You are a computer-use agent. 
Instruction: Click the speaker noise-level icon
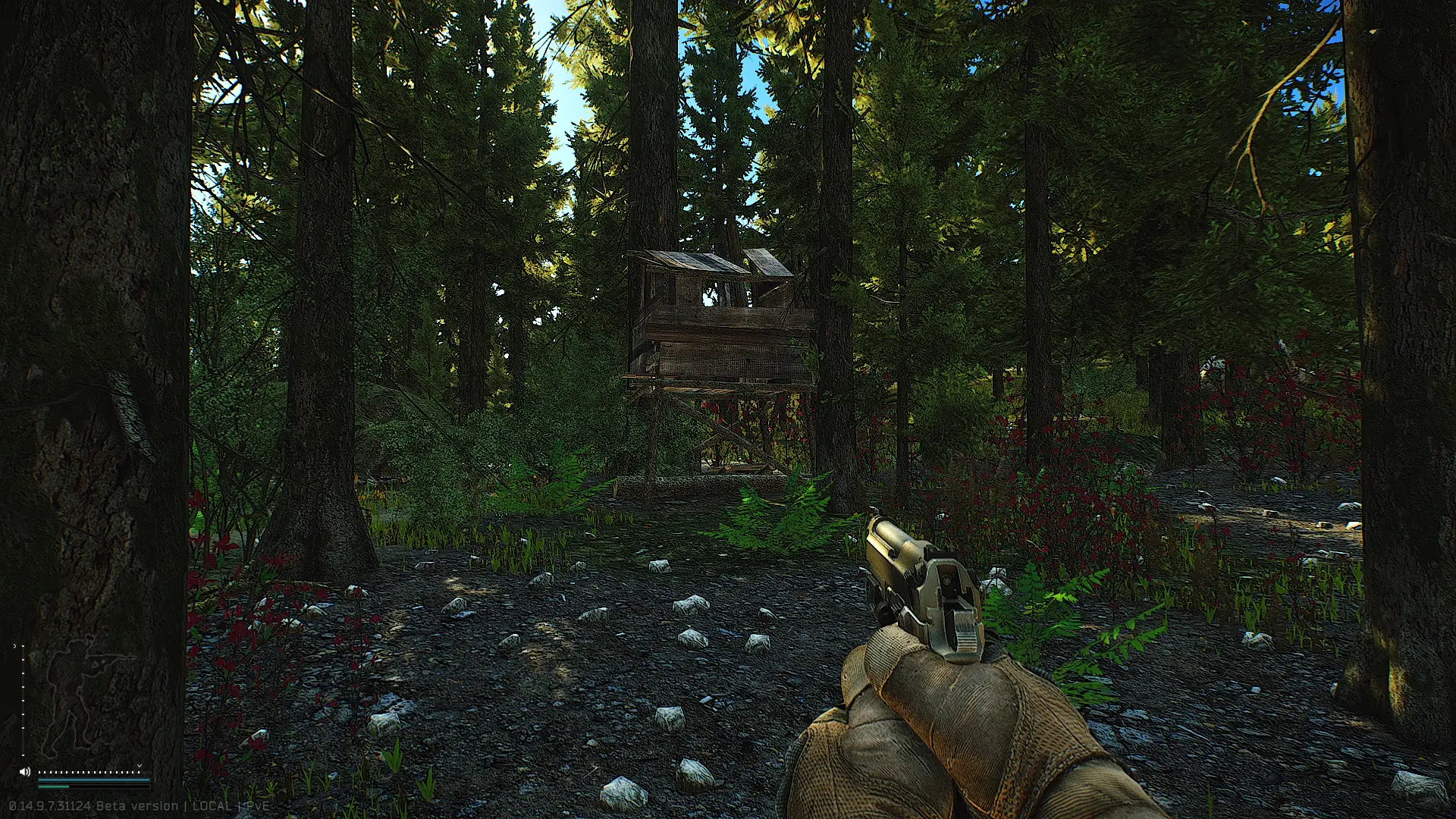pos(24,772)
